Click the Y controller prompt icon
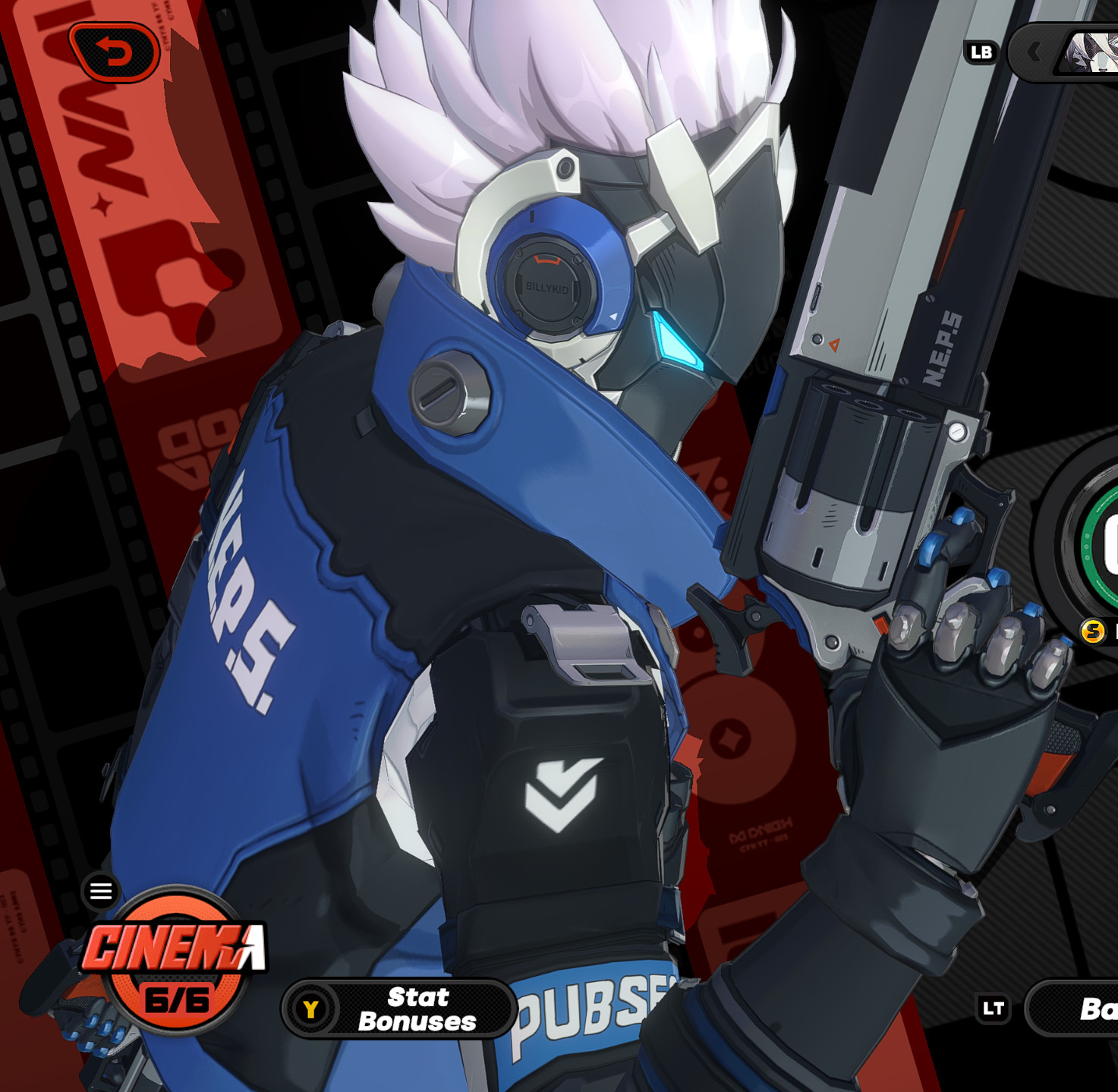The width and height of the screenshot is (1118, 1092). (x=311, y=1008)
